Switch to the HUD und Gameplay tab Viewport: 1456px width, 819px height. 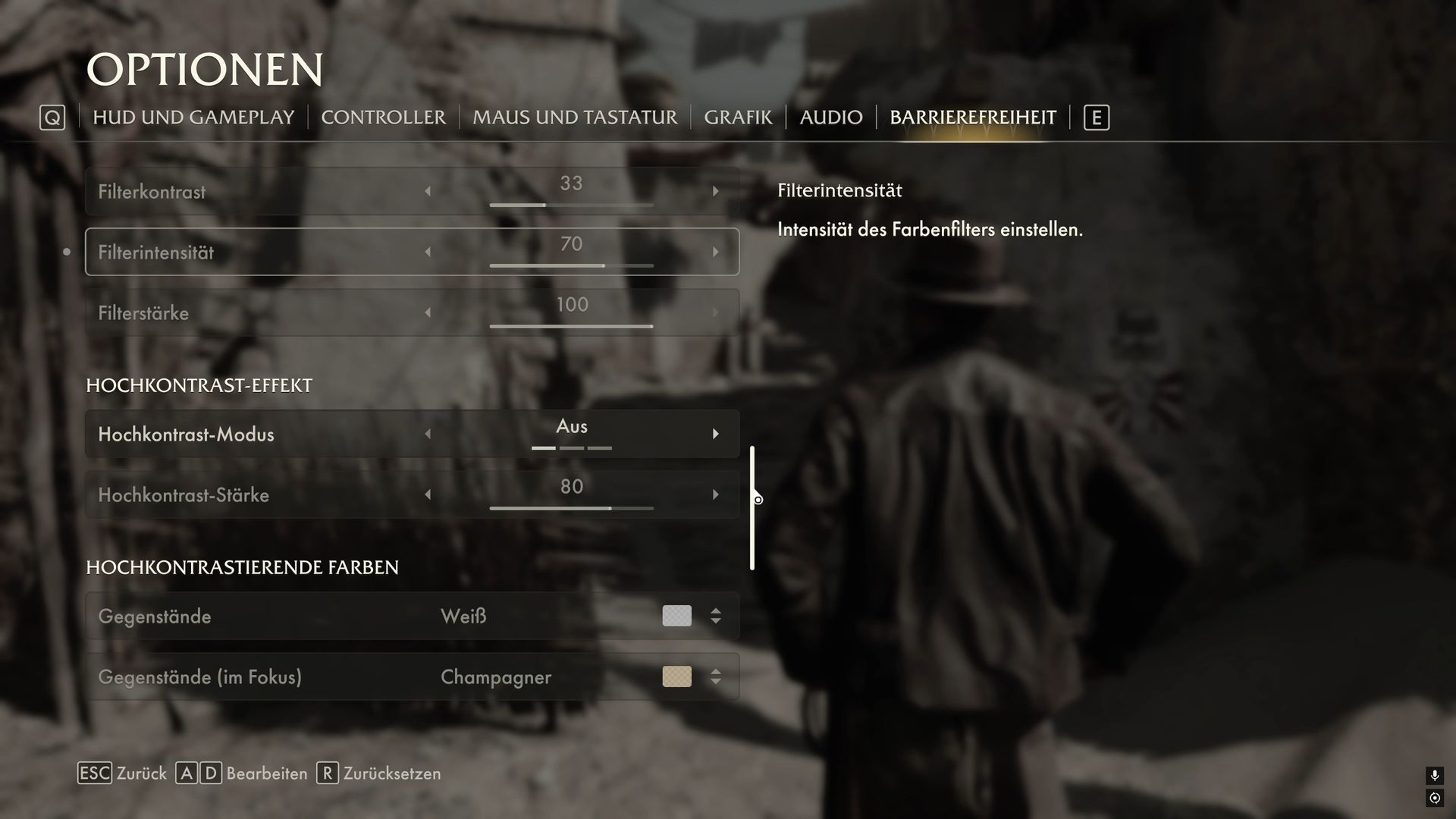pyautogui.click(x=193, y=118)
